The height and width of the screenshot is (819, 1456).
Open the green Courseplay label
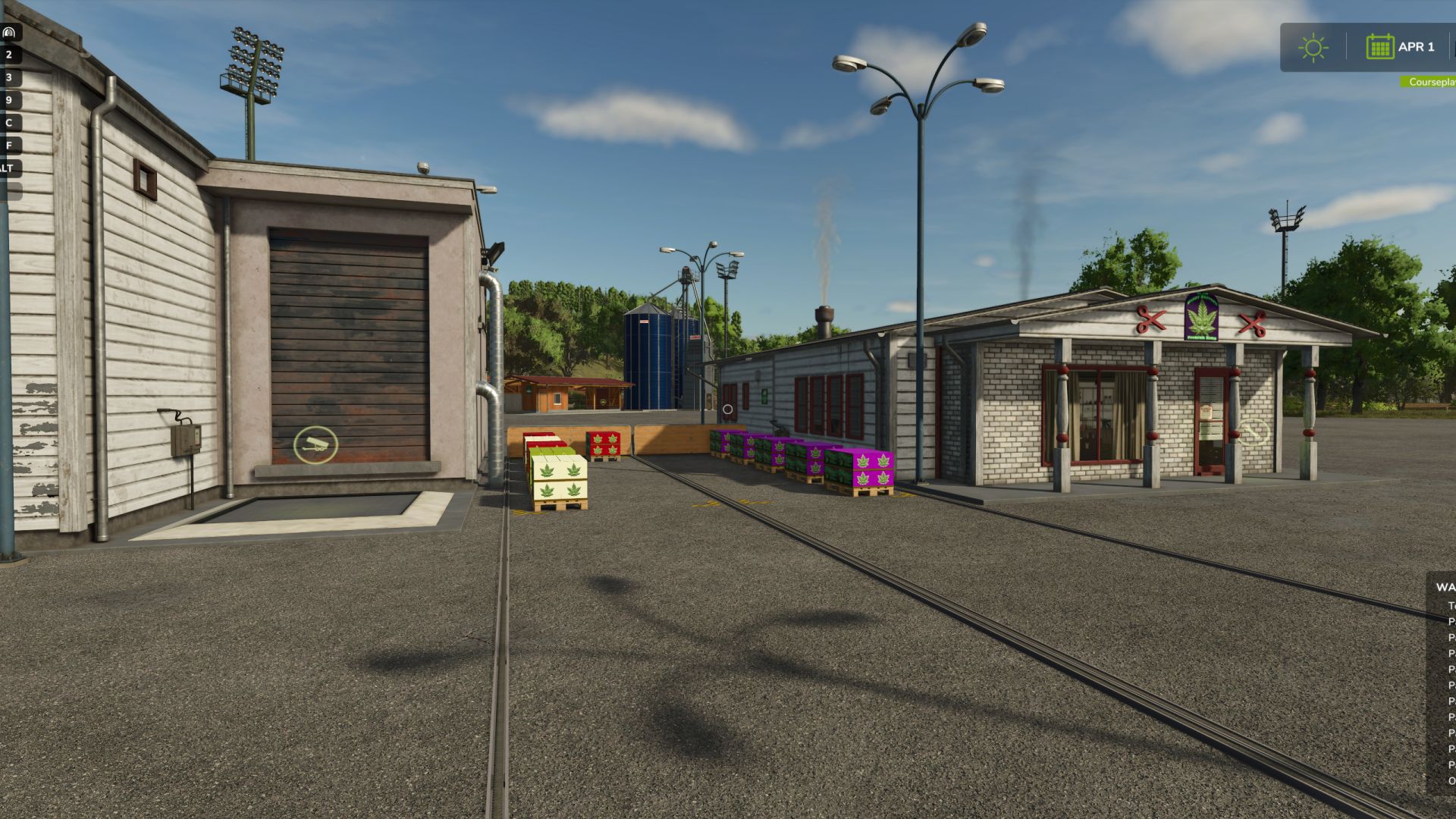click(1430, 82)
